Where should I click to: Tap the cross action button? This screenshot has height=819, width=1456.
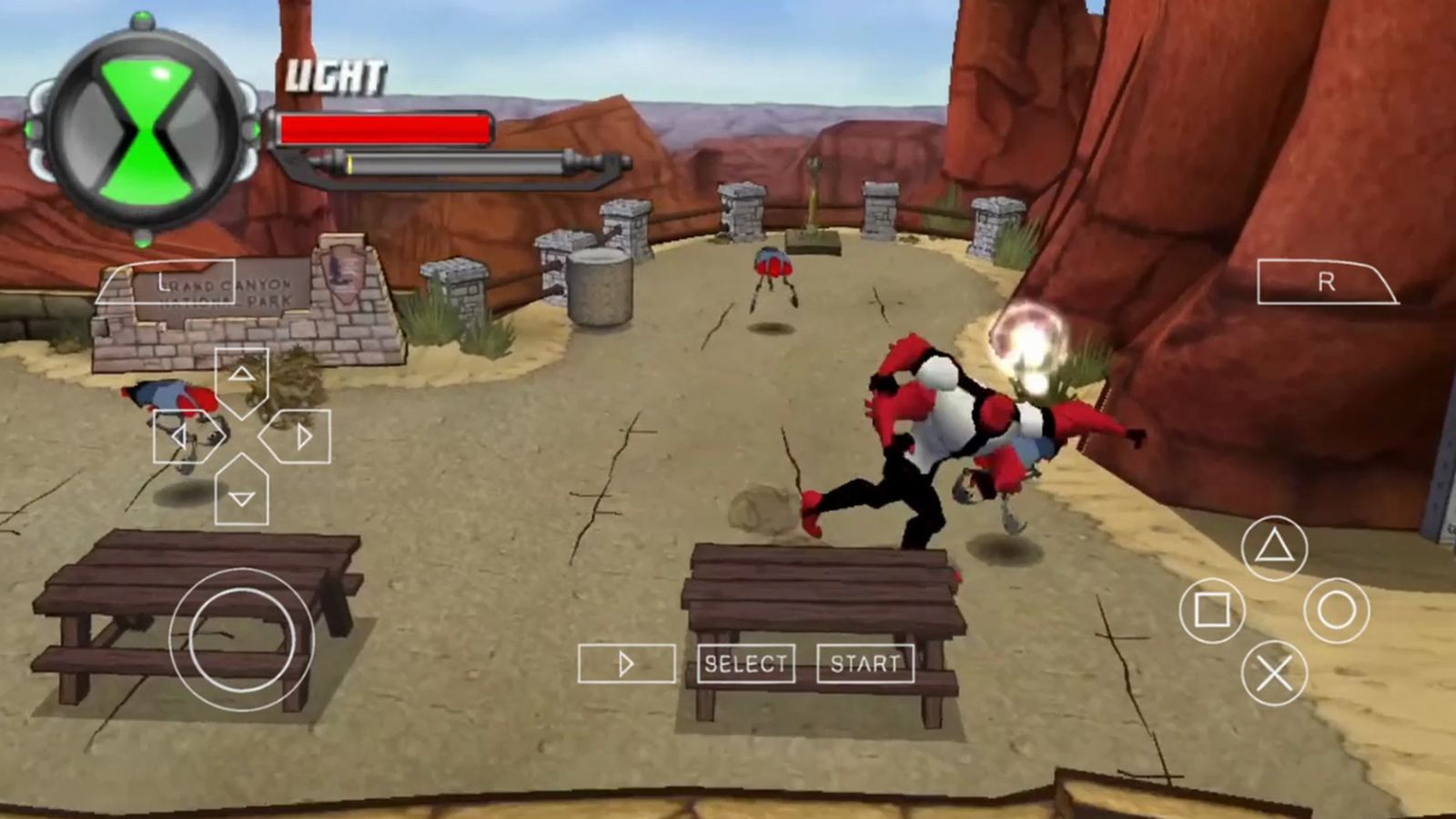pos(1274,673)
